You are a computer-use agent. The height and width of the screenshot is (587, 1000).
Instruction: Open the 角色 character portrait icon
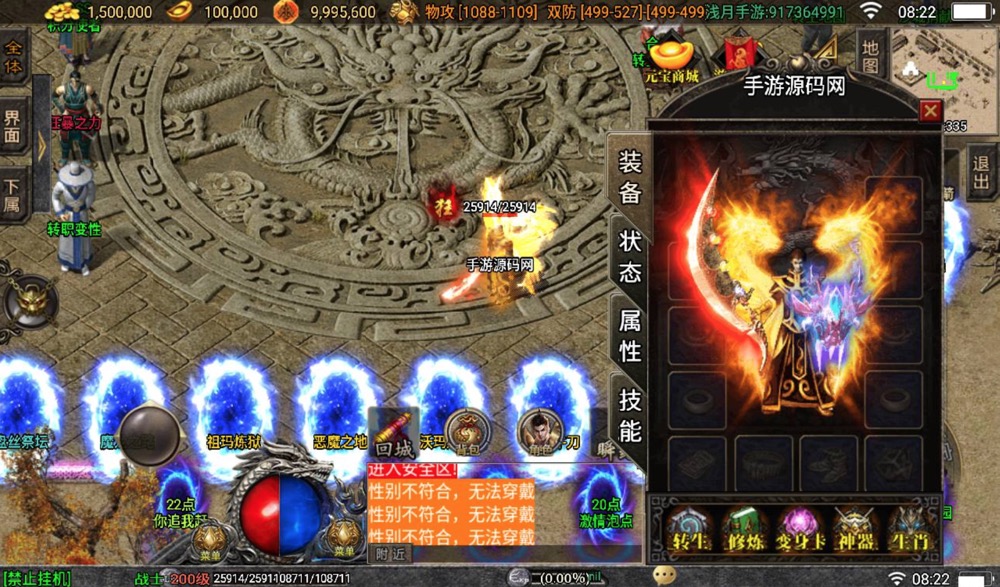pos(538,431)
